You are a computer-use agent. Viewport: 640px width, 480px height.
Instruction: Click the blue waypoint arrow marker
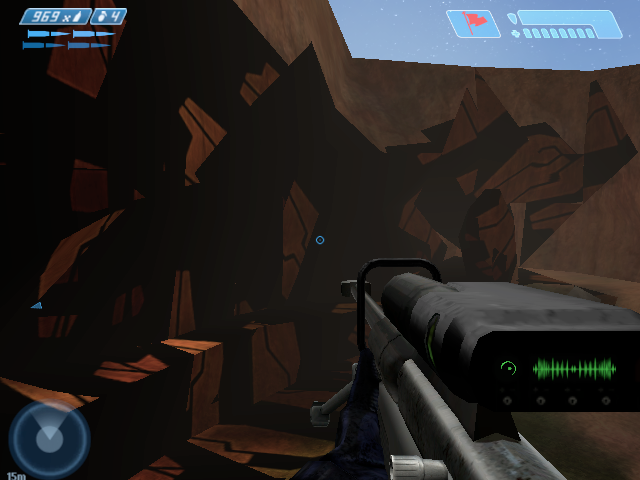pyautogui.click(x=36, y=305)
